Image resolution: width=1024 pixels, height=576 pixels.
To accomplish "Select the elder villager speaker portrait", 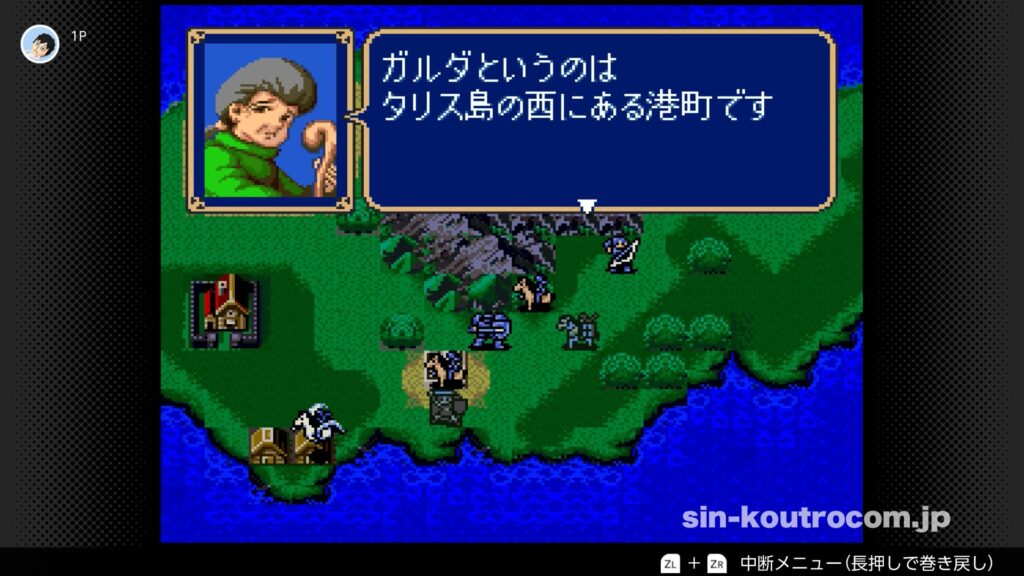I will click(x=270, y=120).
